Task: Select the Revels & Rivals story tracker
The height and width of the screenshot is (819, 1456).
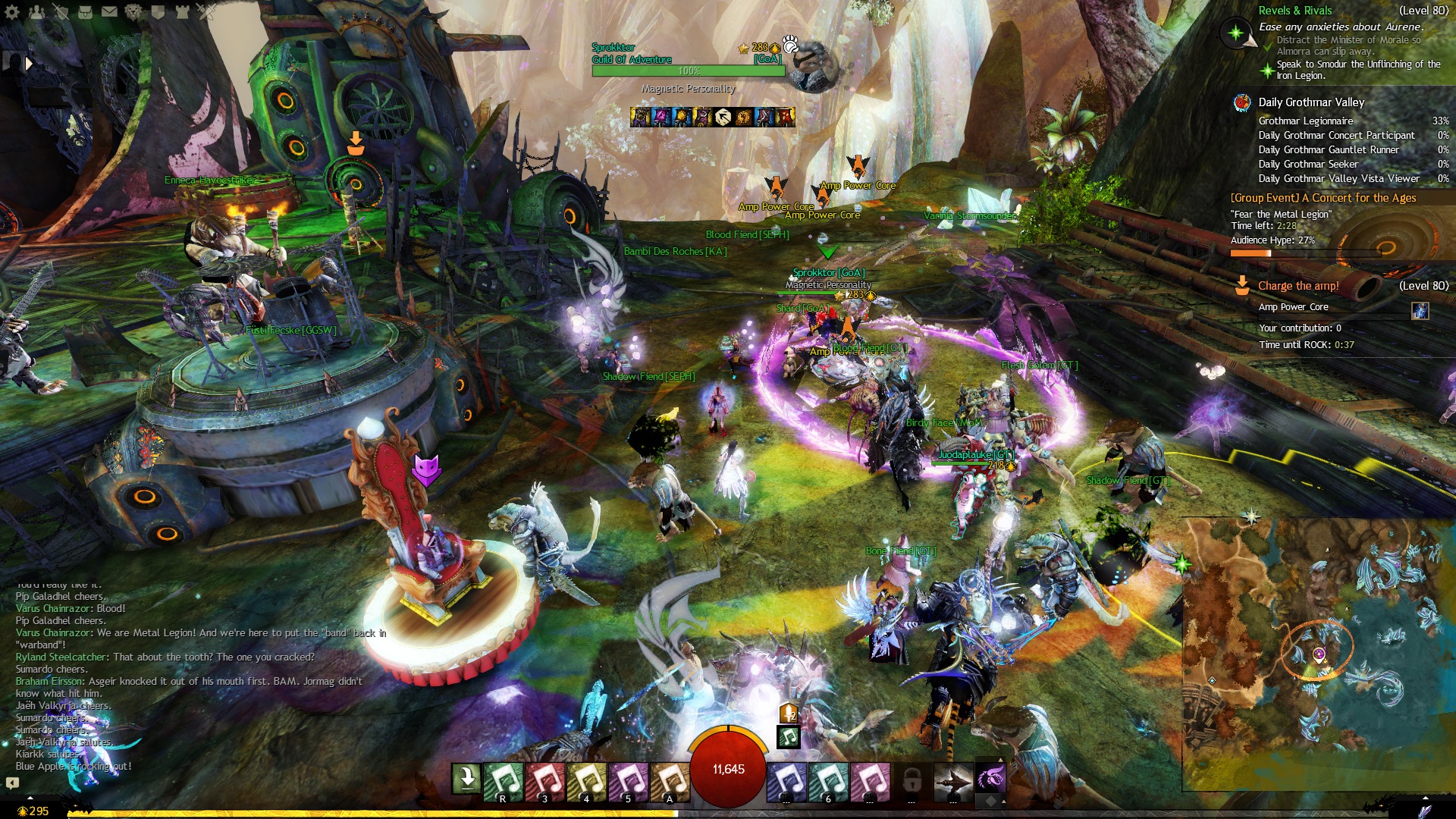Action: tap(1295, 11)
